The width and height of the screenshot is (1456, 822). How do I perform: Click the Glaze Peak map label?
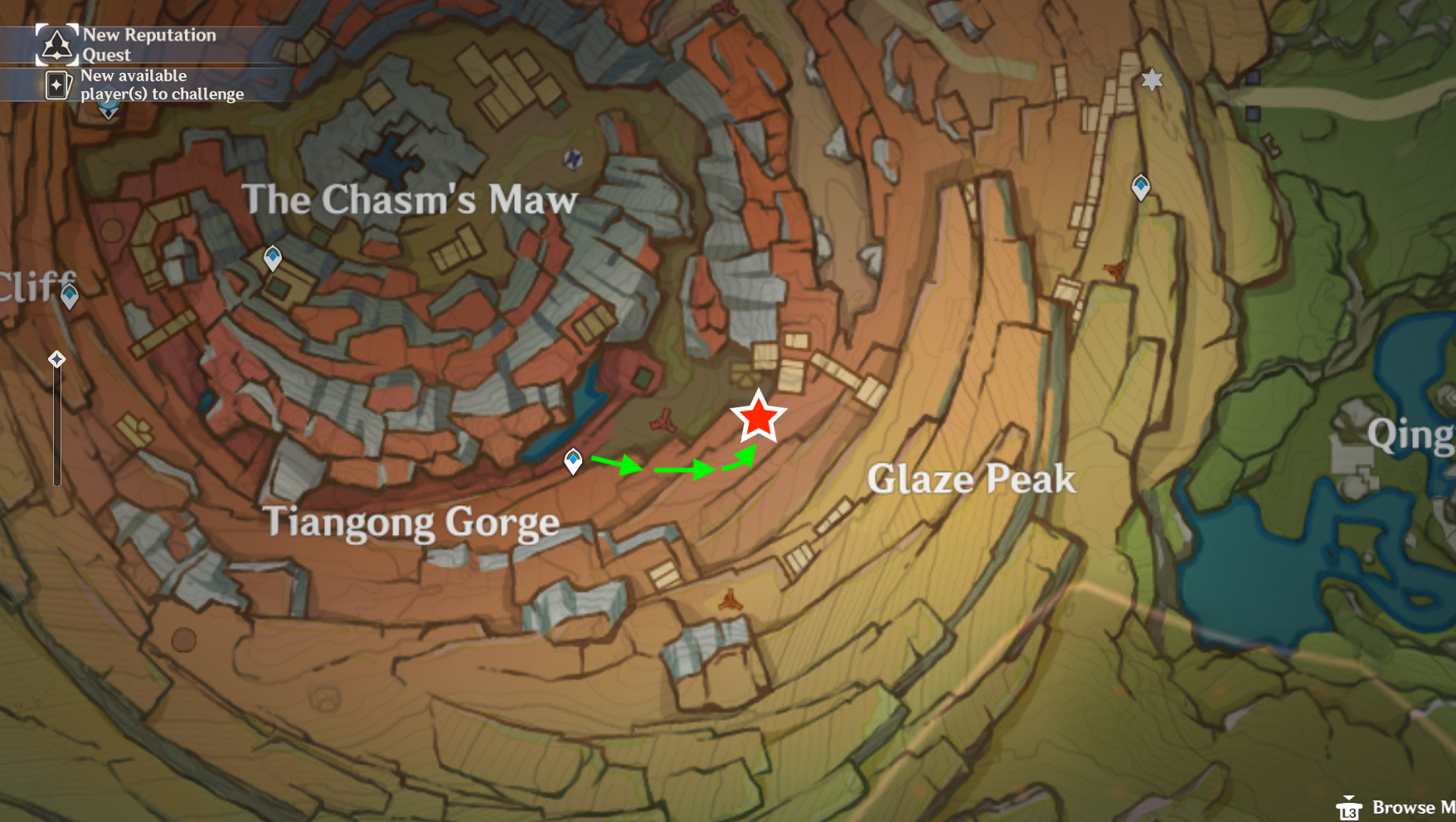coord(972,479)
